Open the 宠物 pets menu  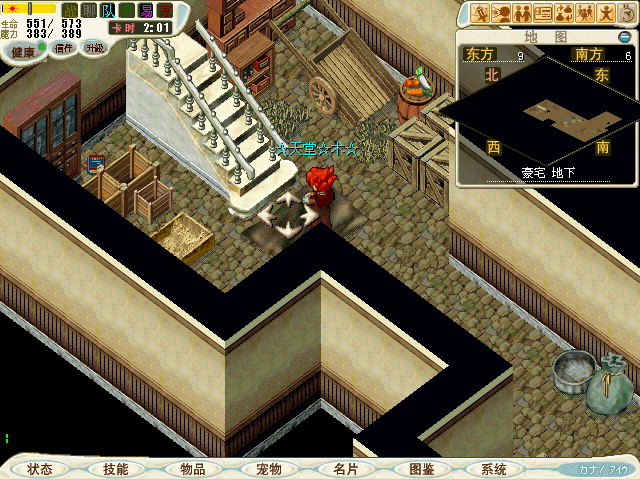pyautogui.click(x=268, y=469)
